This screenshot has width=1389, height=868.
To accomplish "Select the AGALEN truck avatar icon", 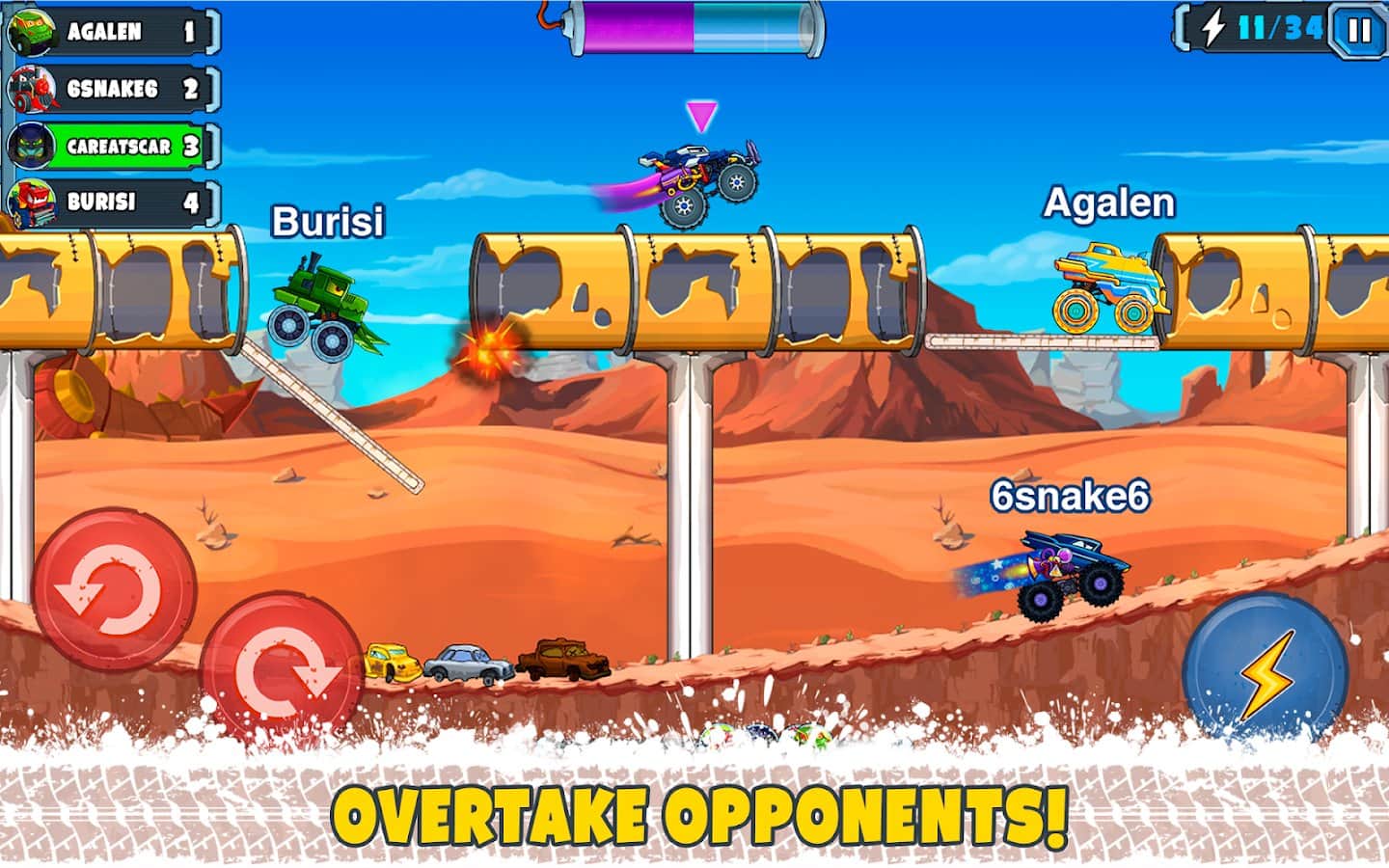I will 30,30.
